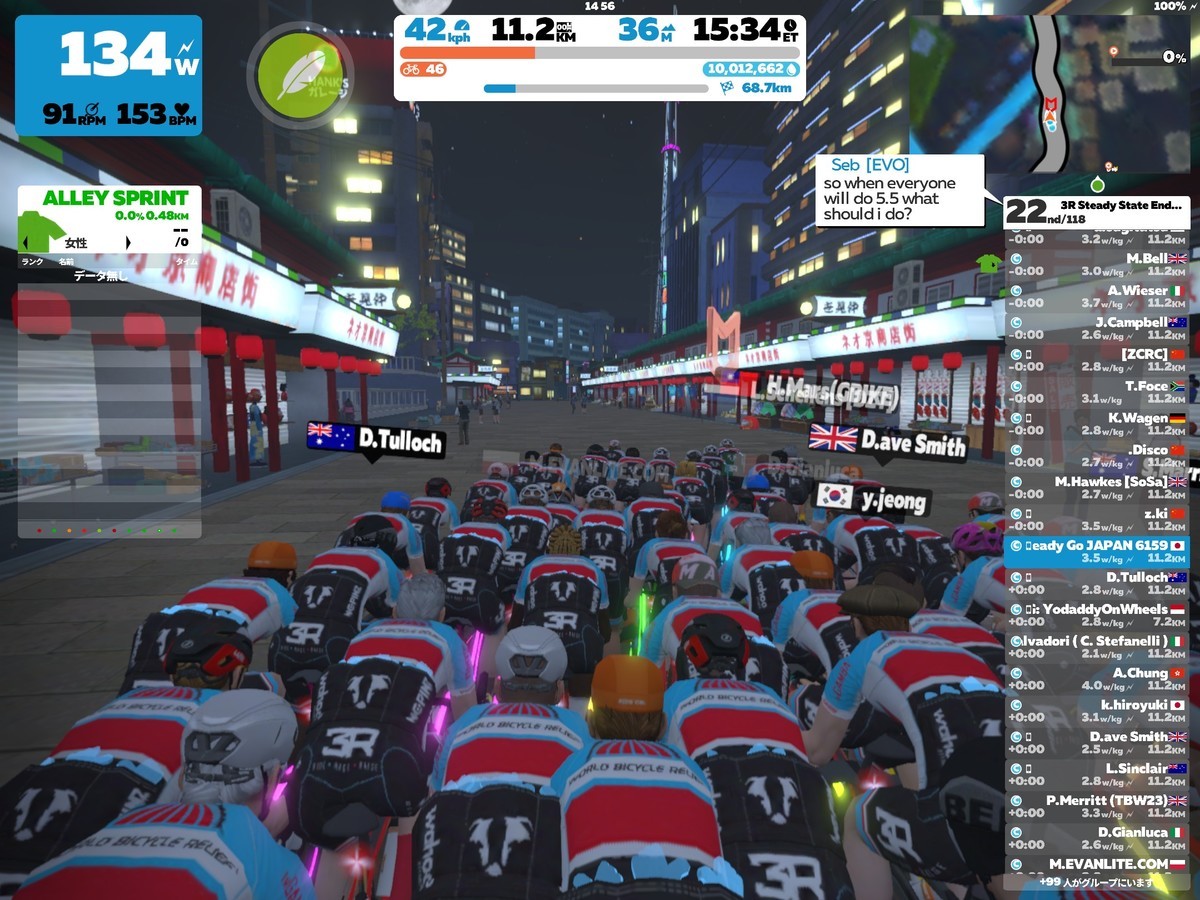The height and width of the screenshot is (900, 1200).
Task: Open Seb [EVO] chat message bubble
Action: click(x=901, y=191)
